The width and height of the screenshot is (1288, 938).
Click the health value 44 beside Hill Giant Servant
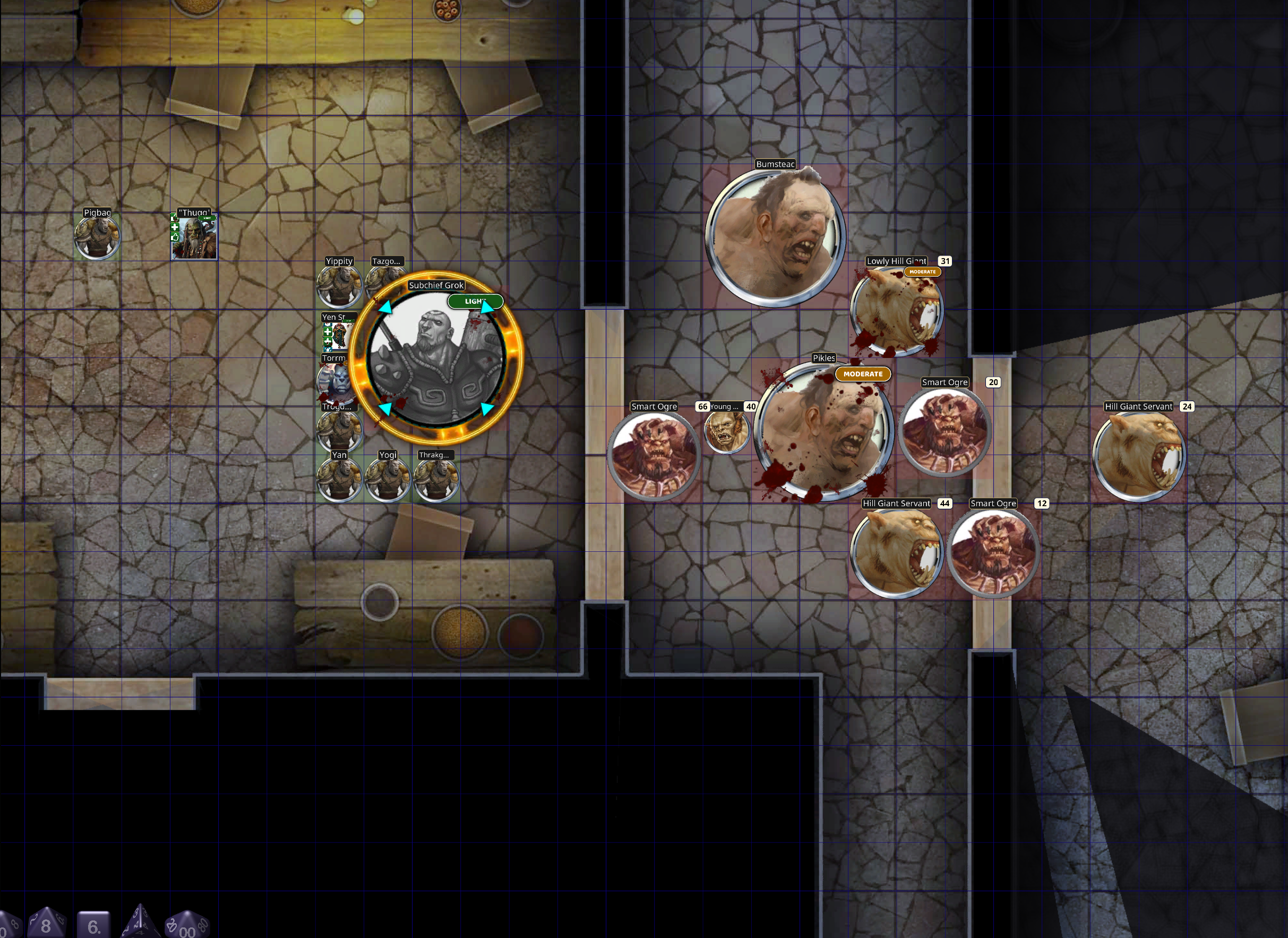(x=945, y=504)
